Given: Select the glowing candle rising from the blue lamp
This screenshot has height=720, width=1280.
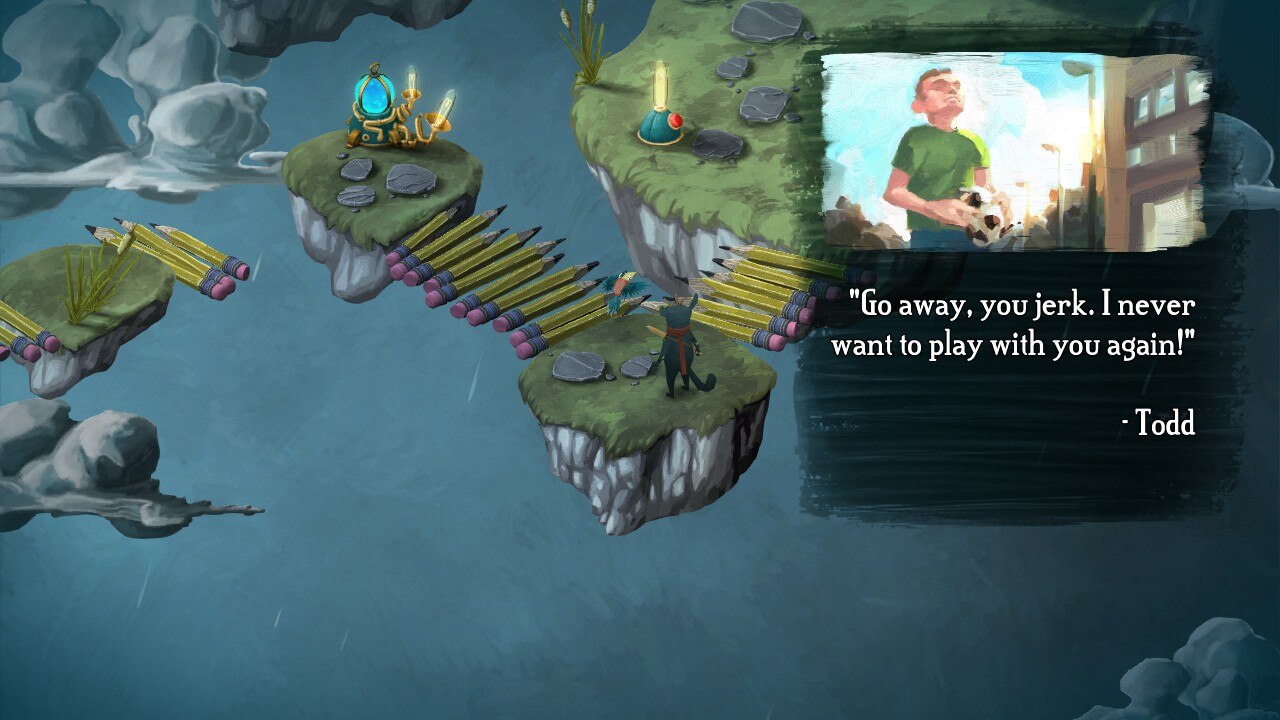Looking at the screenshot, I should (x=661, y=85).
